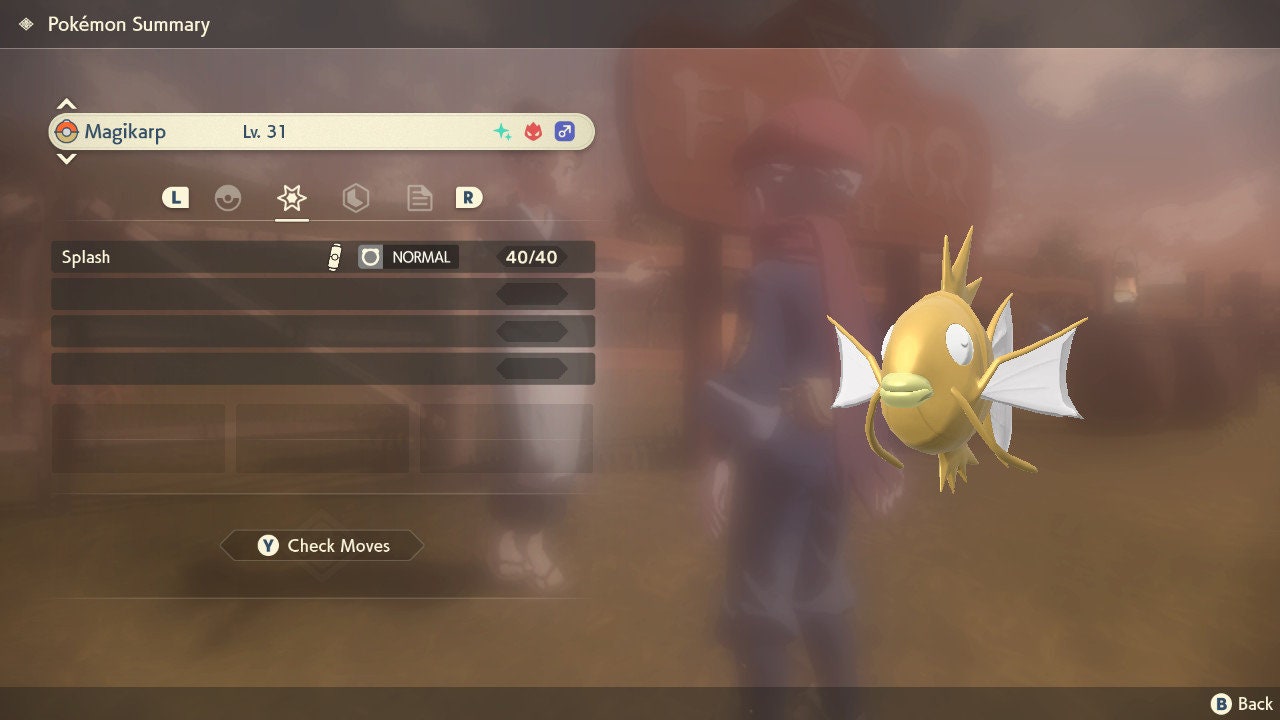Switch to the currently underlined moves tab
Screen dimensions: 1280x720
coord(290,198)
